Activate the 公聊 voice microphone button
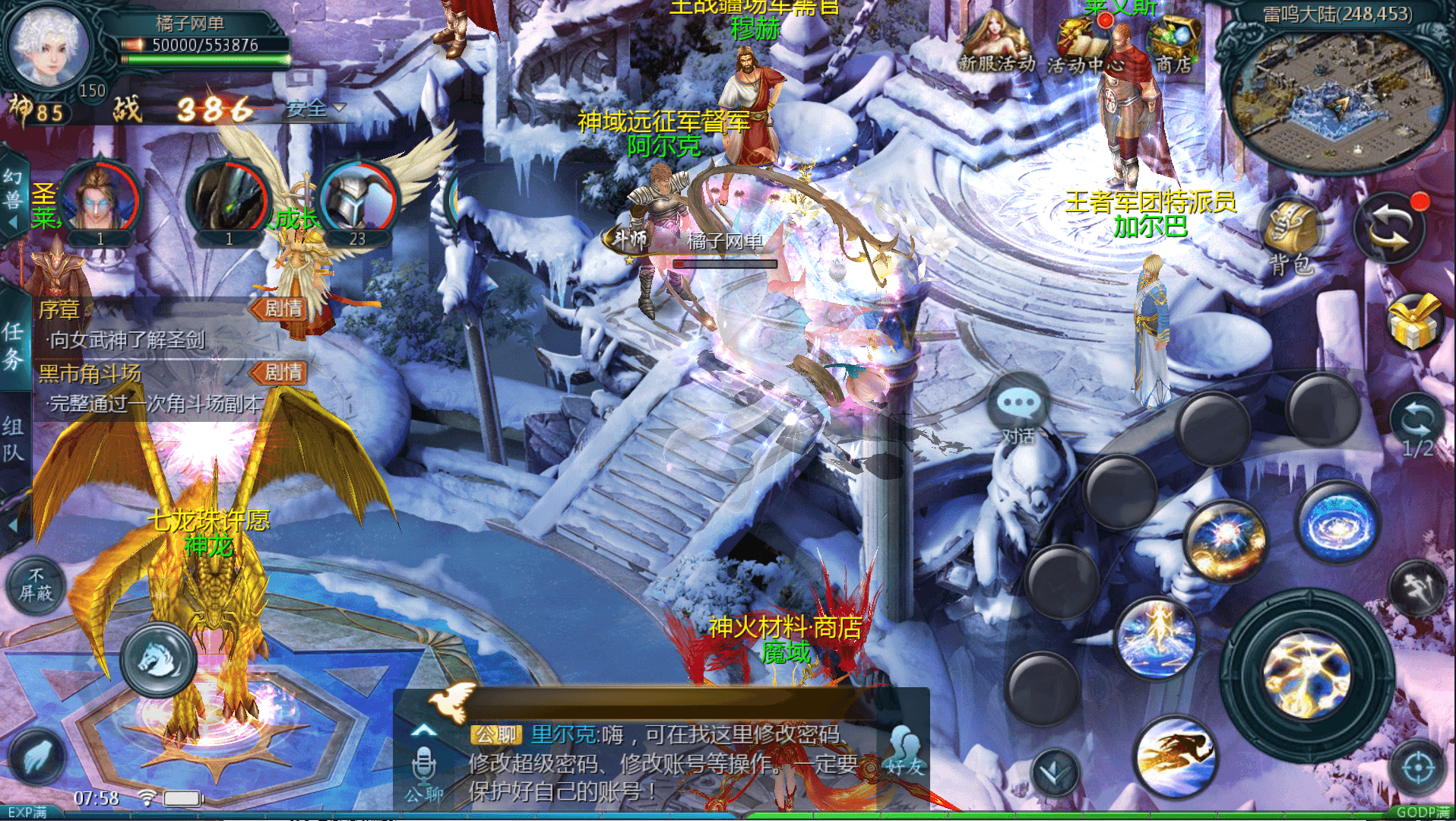Image resolution: width=1456 pixels, height=821 pixels. 423,769
